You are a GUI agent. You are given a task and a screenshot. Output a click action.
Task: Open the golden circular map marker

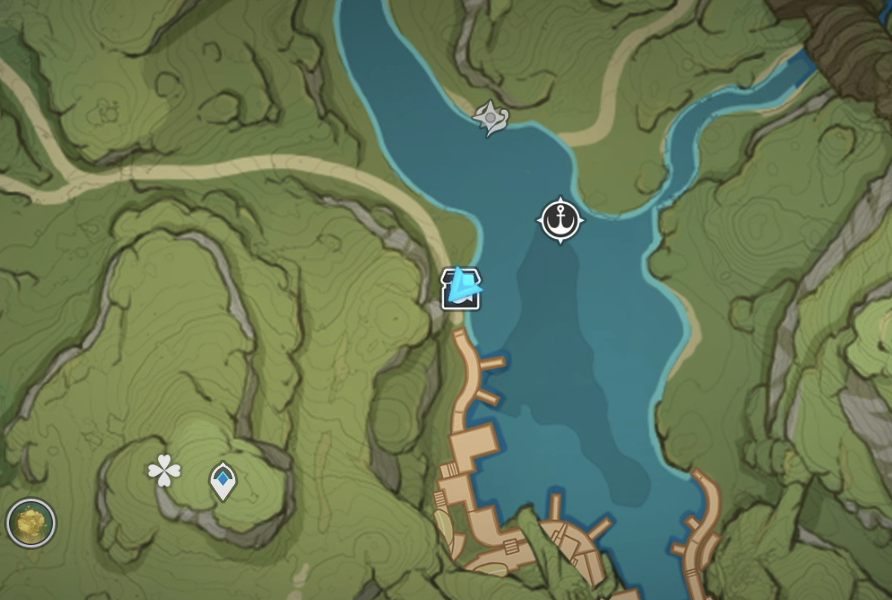click(31, 522)
